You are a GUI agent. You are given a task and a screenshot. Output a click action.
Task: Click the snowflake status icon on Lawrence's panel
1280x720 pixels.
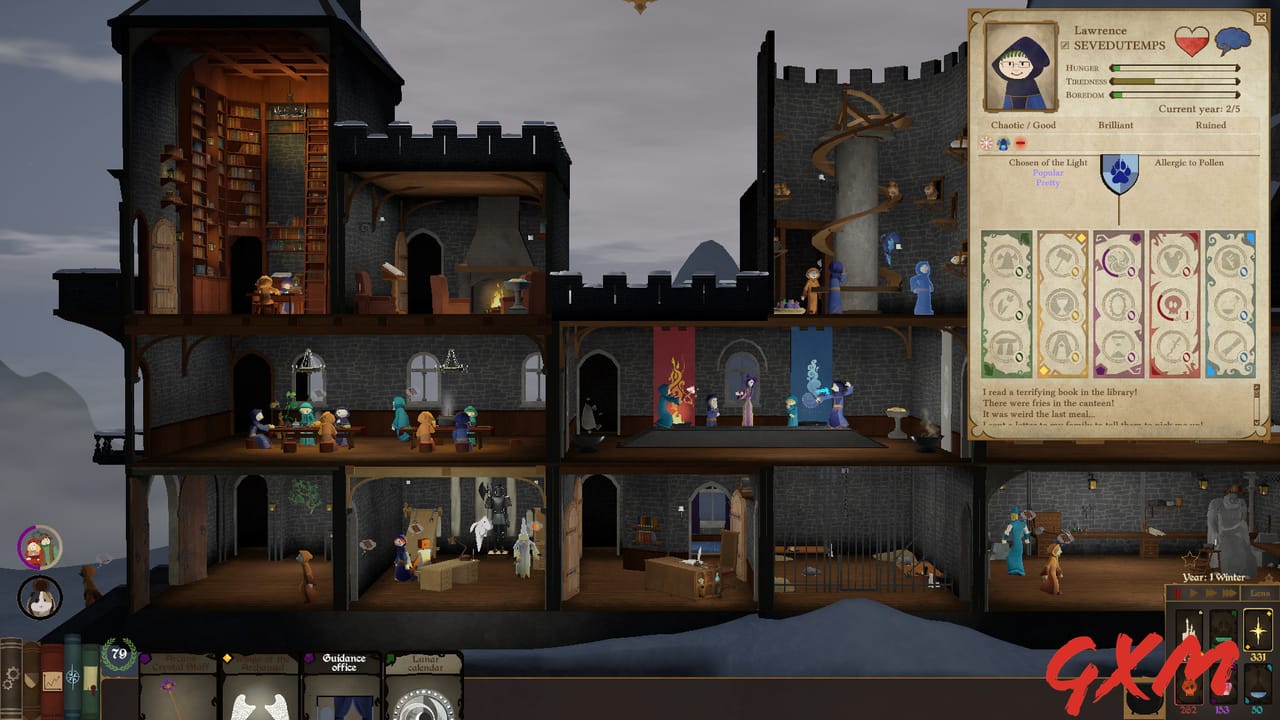986,143
